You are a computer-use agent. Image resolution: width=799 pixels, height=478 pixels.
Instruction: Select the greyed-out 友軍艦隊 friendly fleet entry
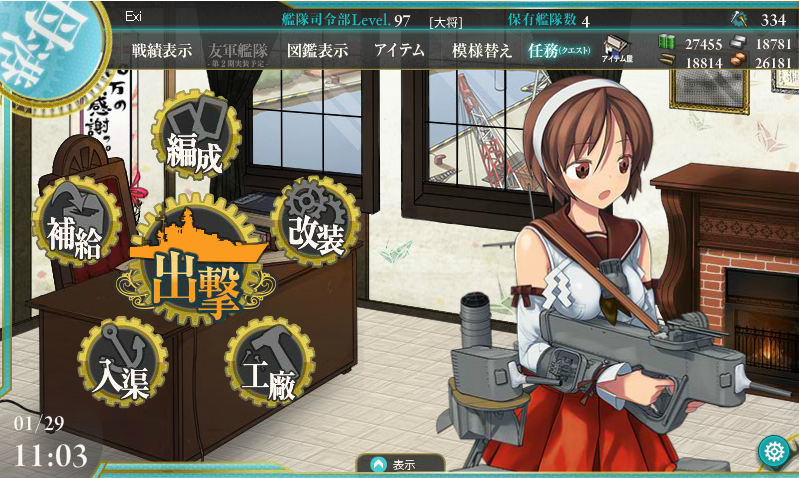click(x=239, y=51)
